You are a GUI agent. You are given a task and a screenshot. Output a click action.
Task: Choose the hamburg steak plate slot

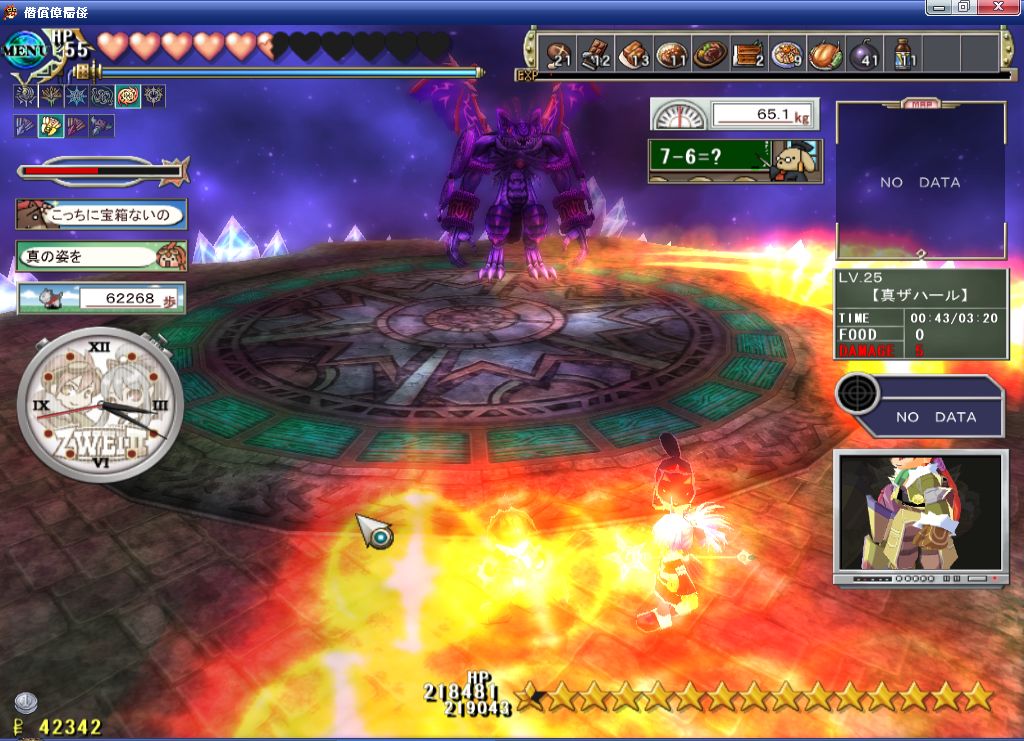click(x=711, y=54)
